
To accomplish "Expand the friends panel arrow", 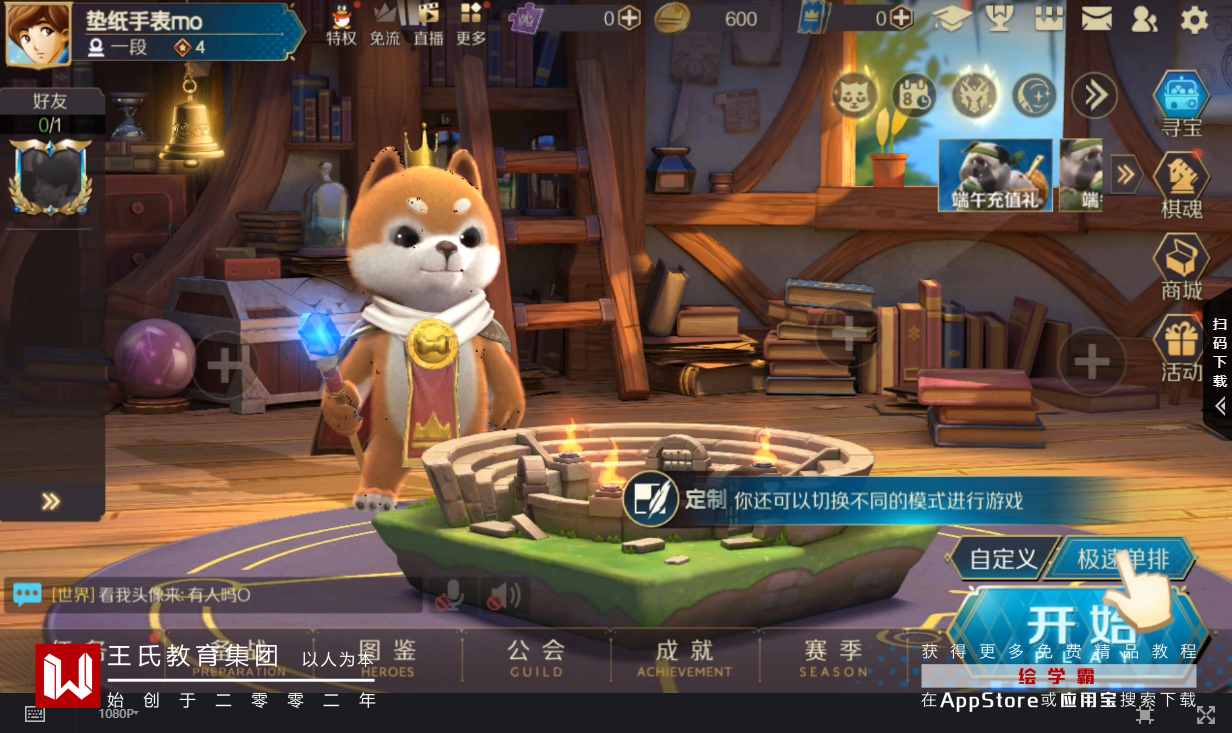I will coord(51,502).
